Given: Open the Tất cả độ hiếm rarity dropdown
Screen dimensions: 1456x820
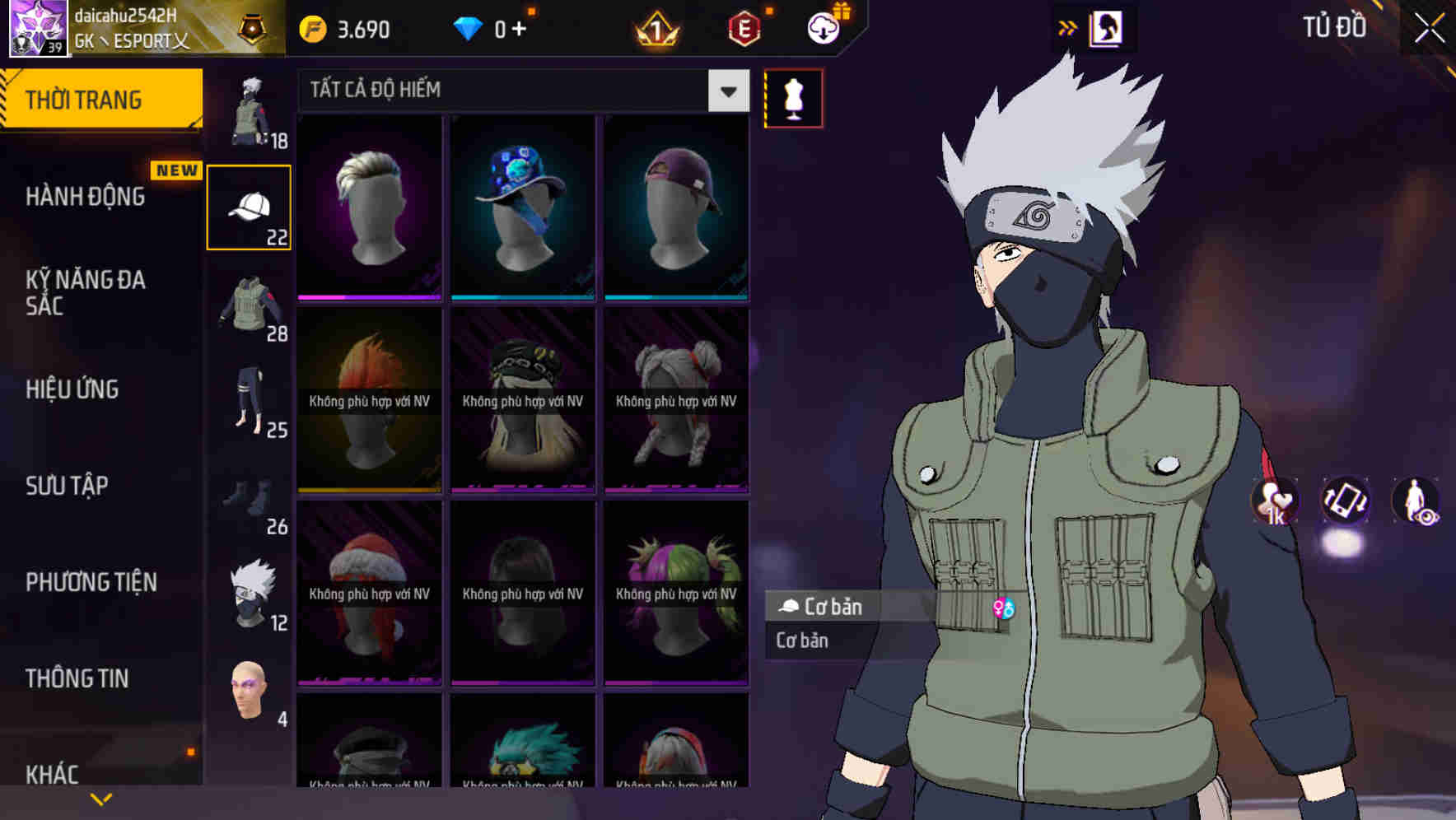Looking at the screenshot, I should pos(519,91).
